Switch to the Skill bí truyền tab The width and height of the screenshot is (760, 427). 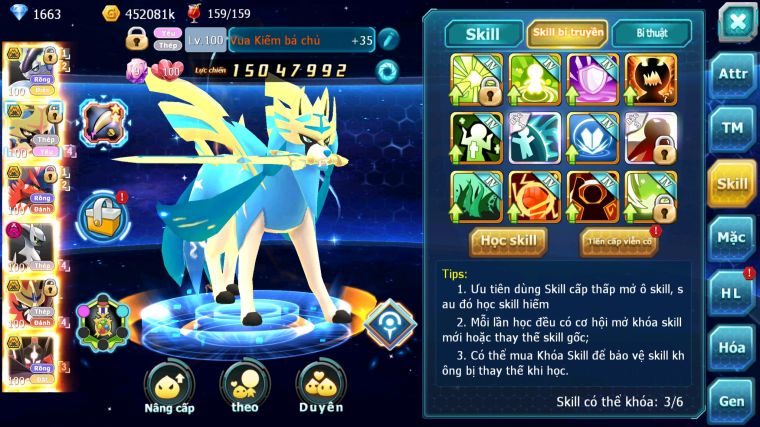[x=567, y=33]
